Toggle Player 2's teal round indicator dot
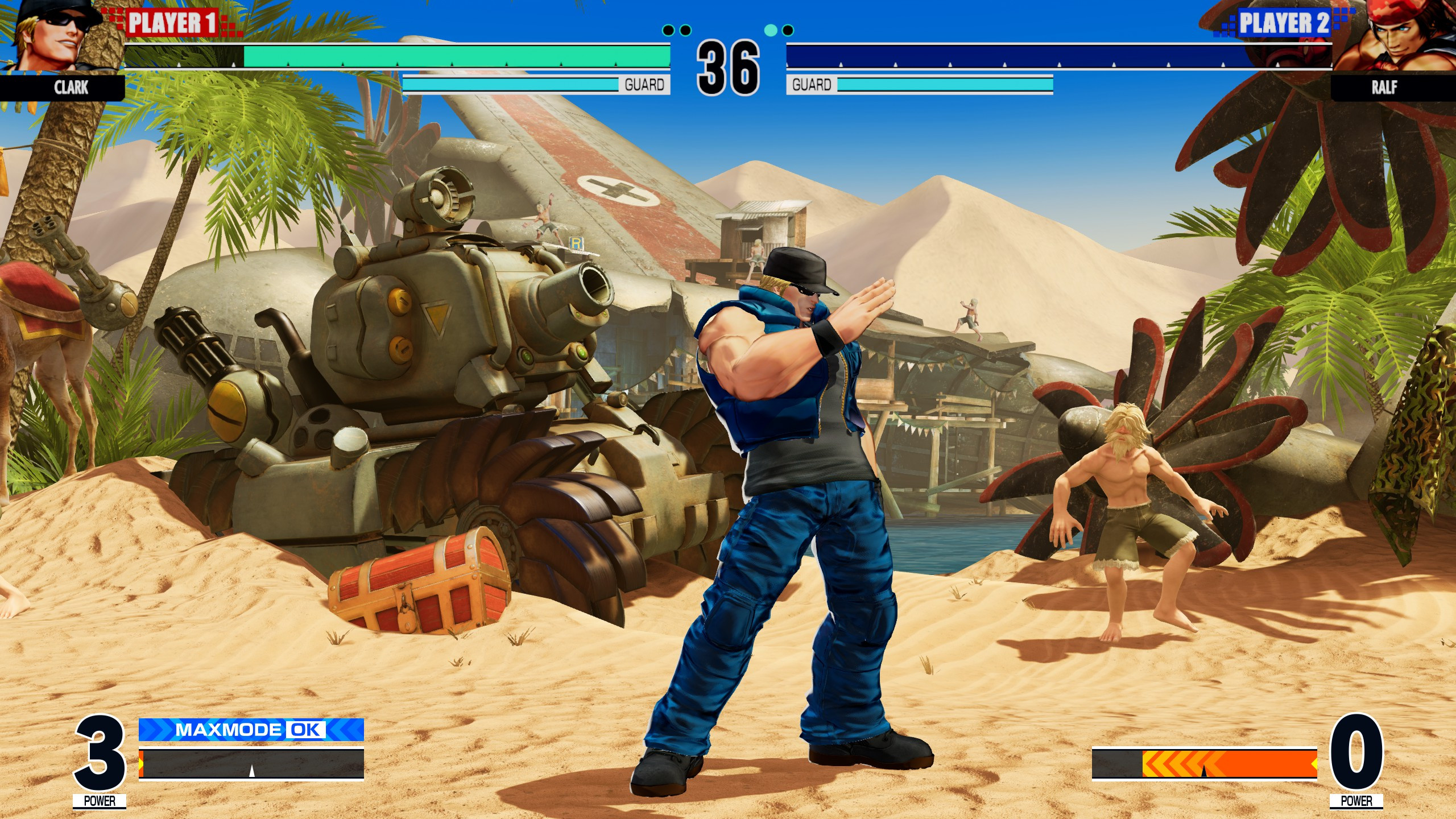 (x=772, y=31)
